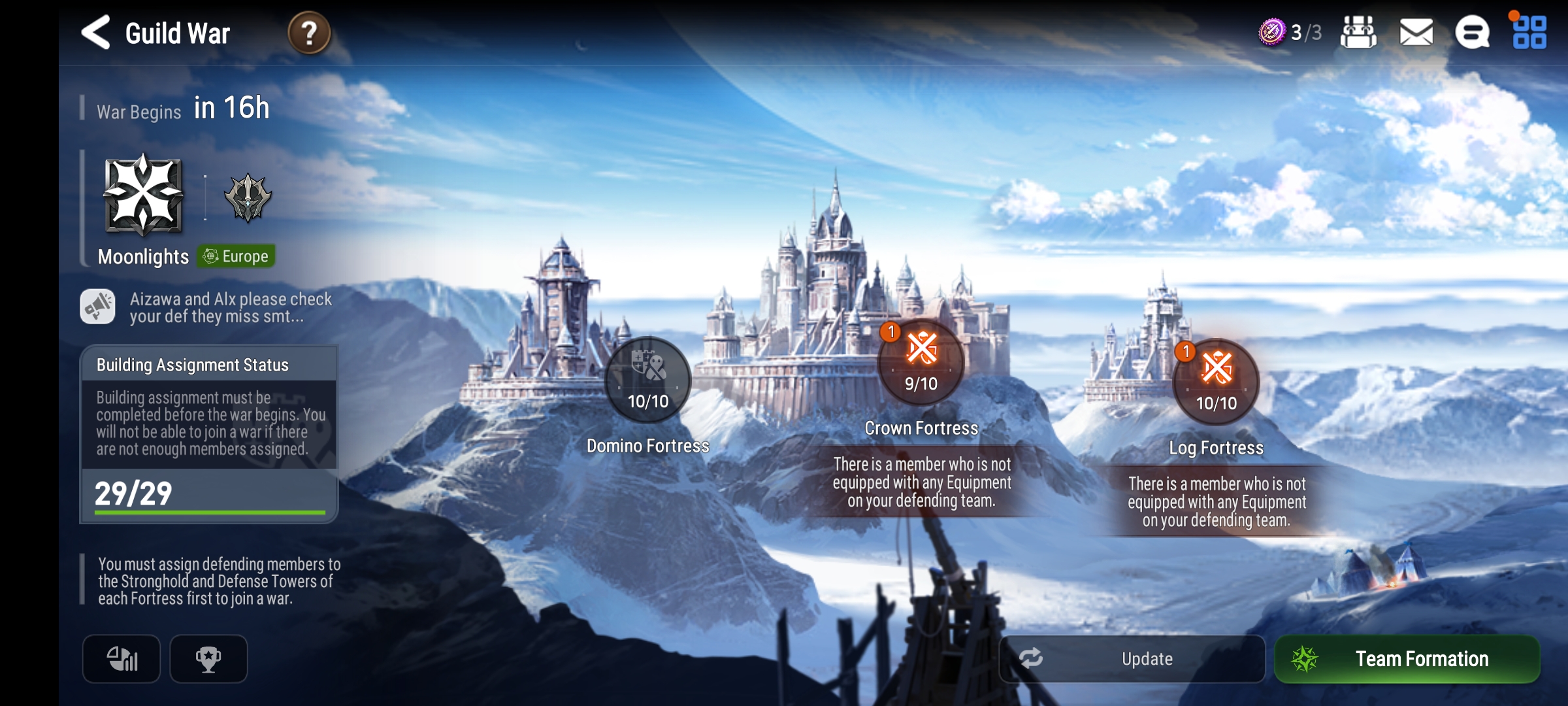Tap the guild war entry ticket counter

(x=1290, y=32)
